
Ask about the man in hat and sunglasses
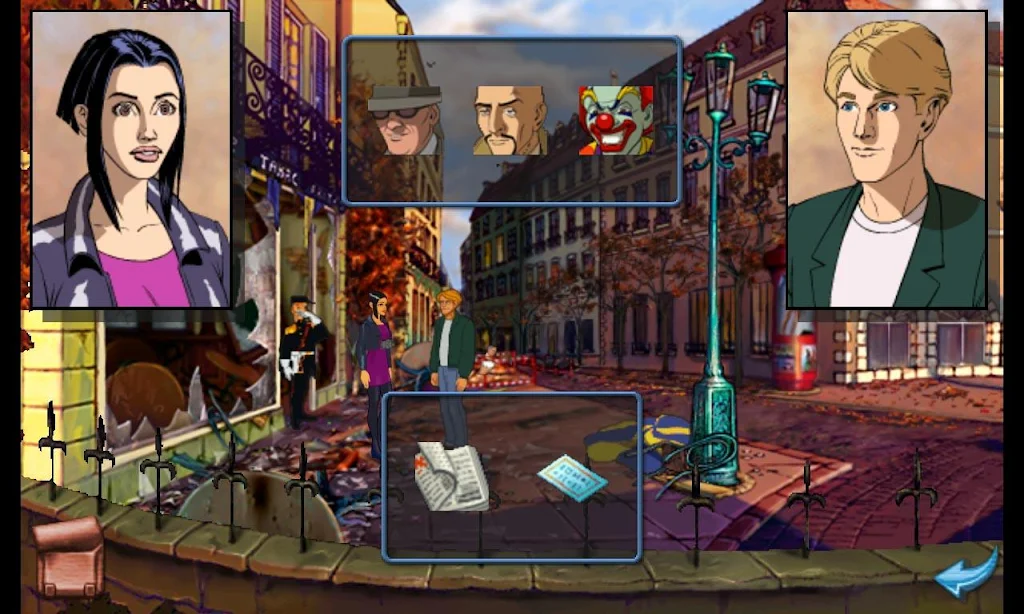click(405, 120)
